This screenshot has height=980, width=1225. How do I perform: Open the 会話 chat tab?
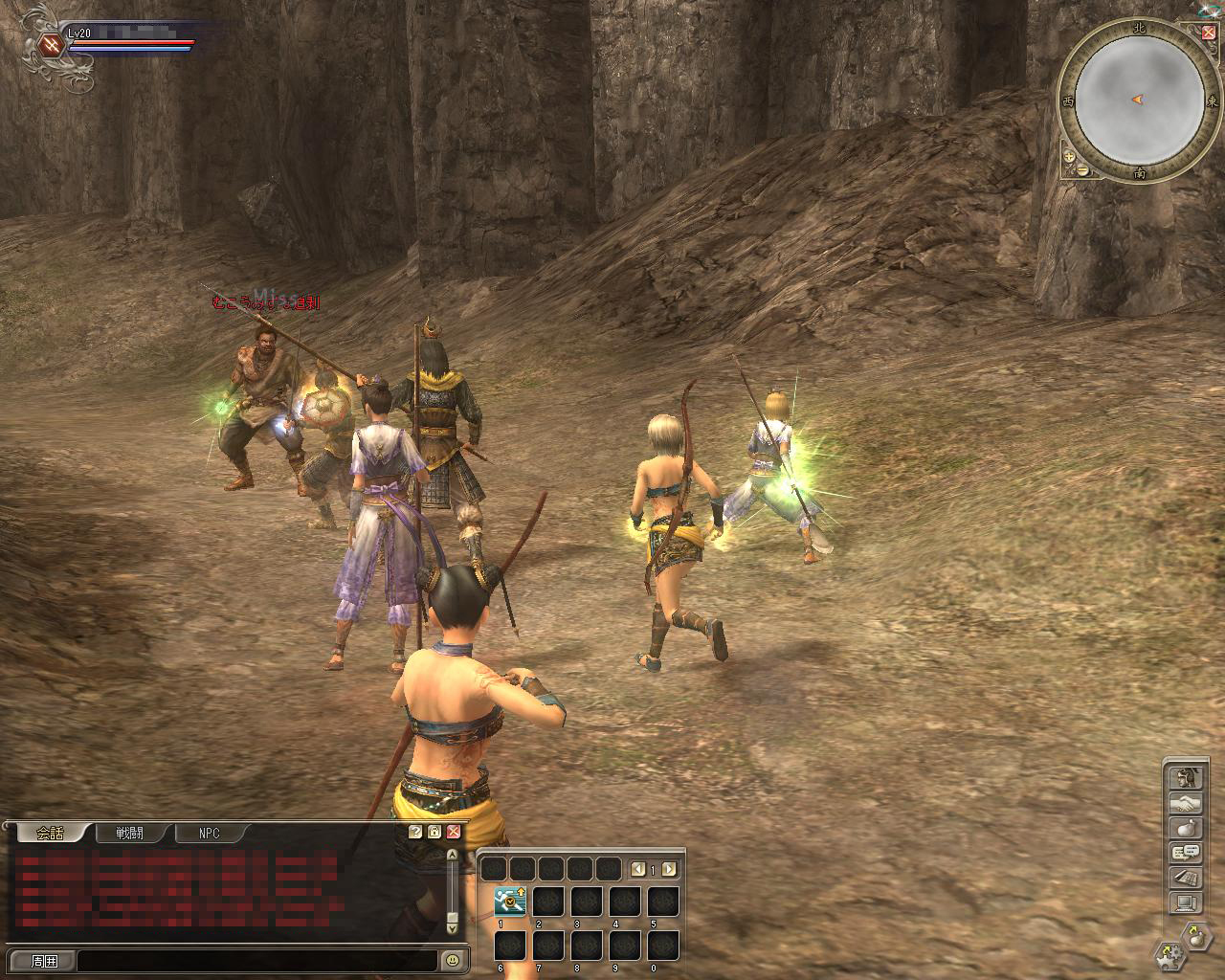coord(50,833)
